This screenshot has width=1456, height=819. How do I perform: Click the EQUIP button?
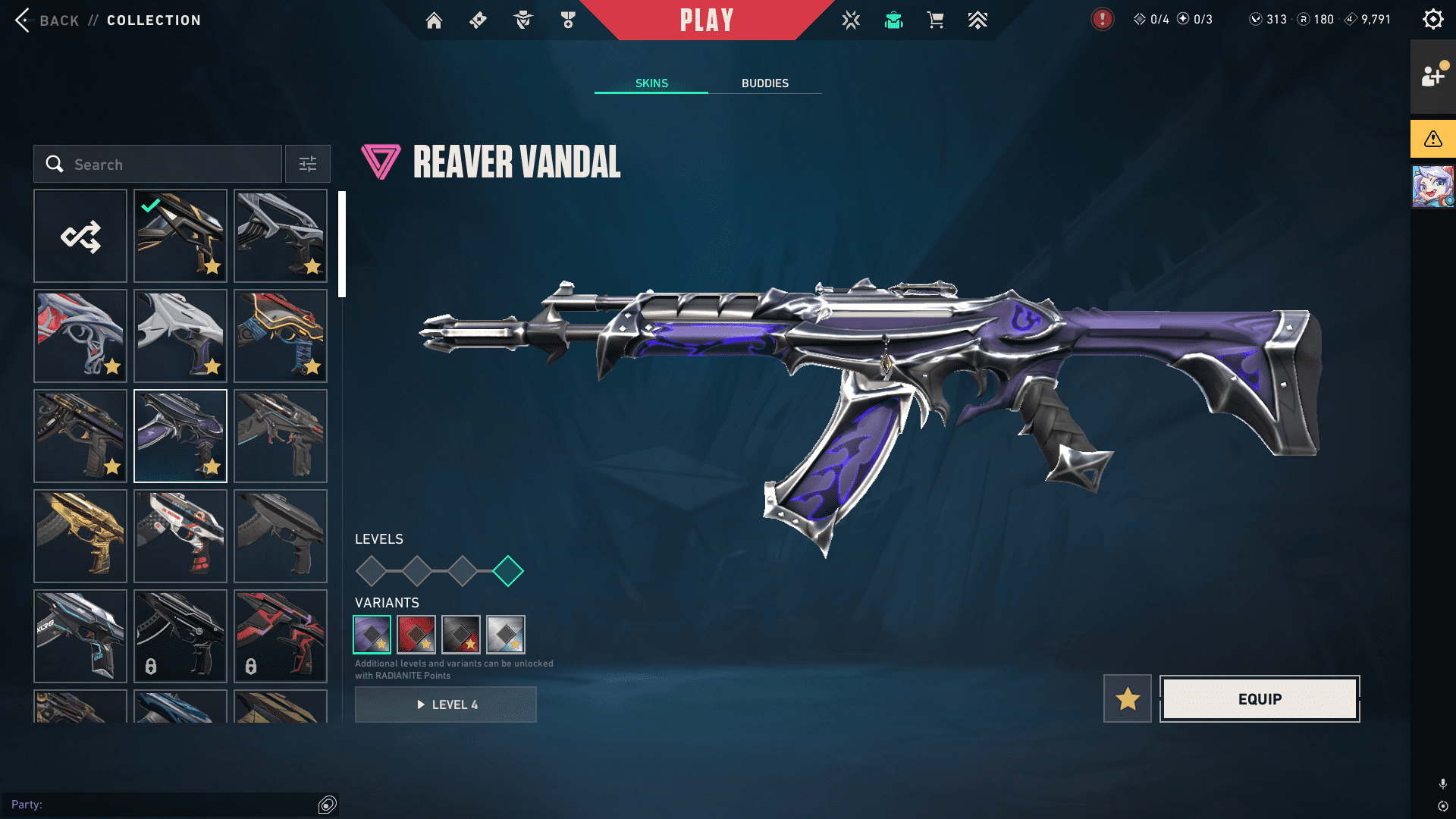point(1260,698)
